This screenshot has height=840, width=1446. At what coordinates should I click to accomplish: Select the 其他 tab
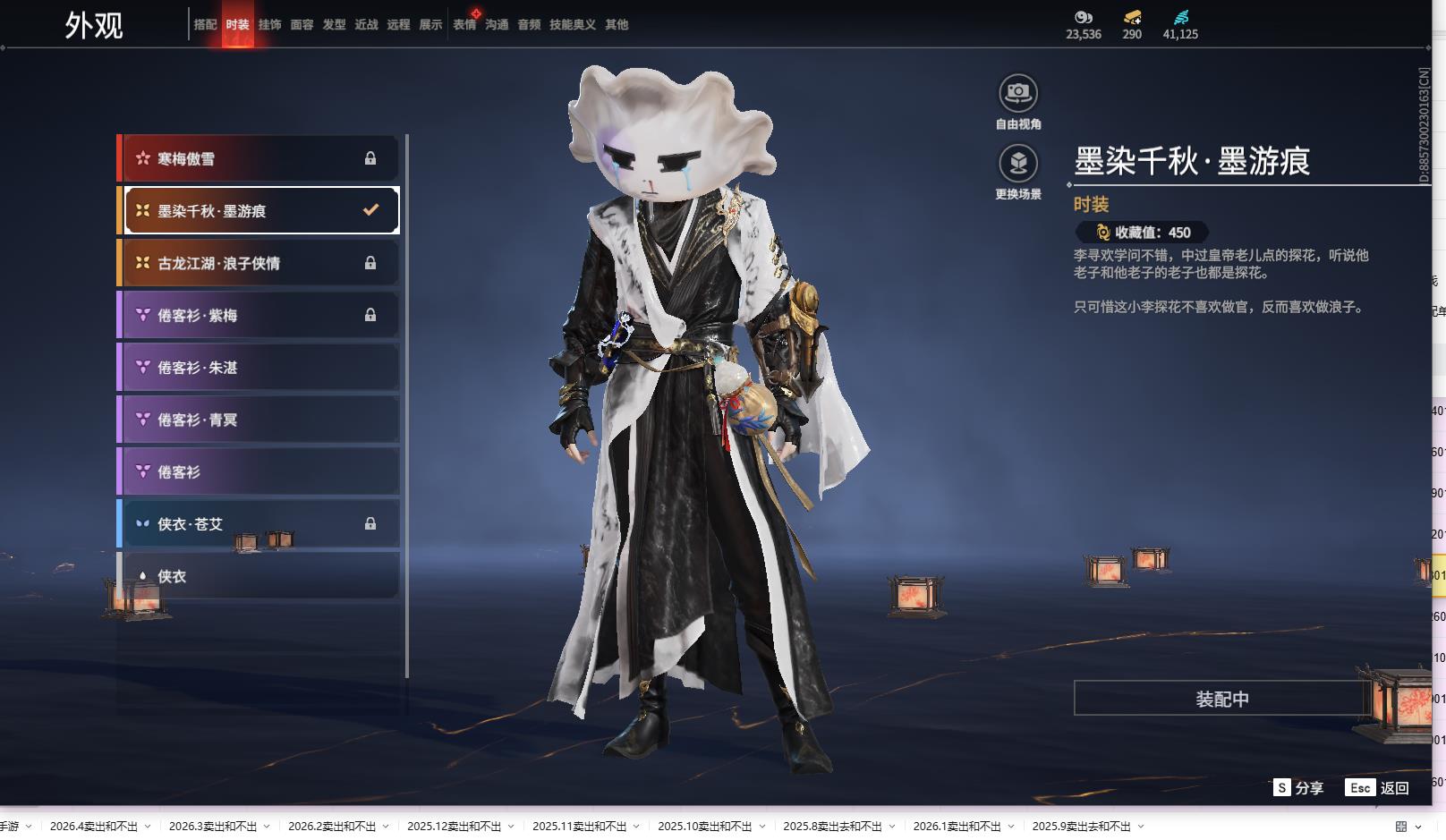(617, 25)
